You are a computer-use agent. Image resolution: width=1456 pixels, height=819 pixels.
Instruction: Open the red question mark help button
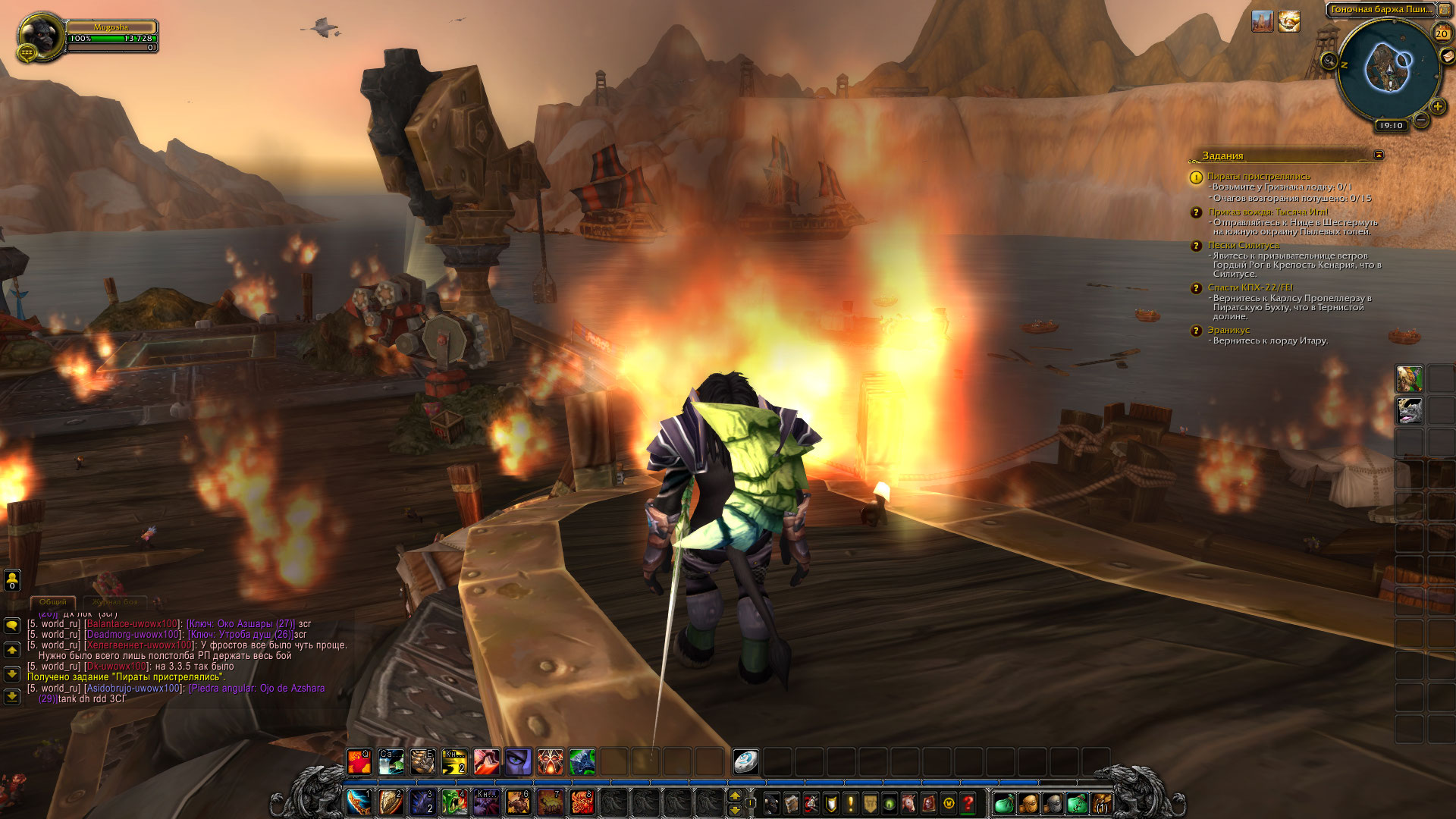(968, 802)
